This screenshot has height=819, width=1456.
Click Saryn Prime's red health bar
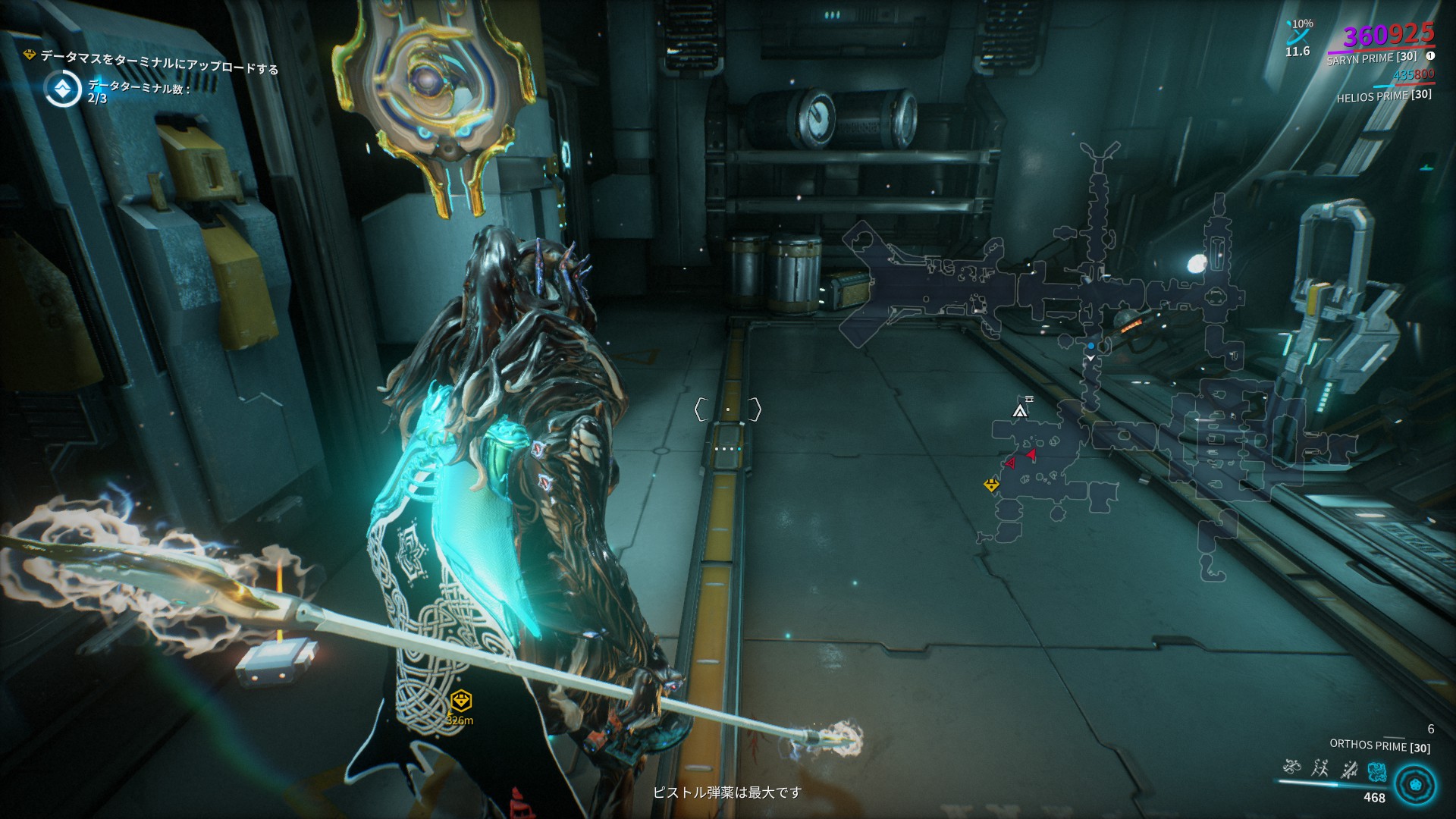(x=1394, y=47)
